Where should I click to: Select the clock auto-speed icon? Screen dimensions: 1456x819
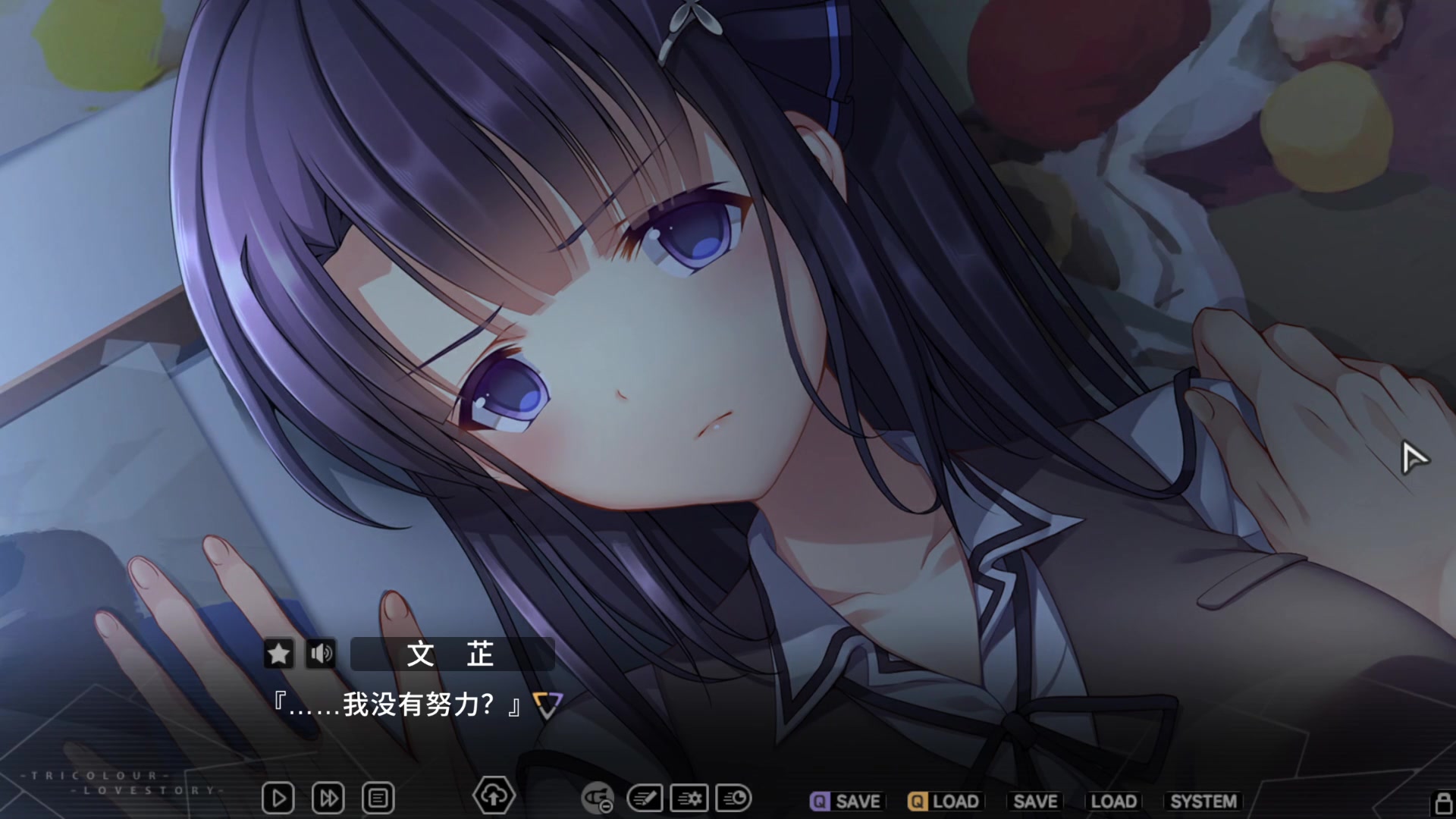click(x=732, y=798)
